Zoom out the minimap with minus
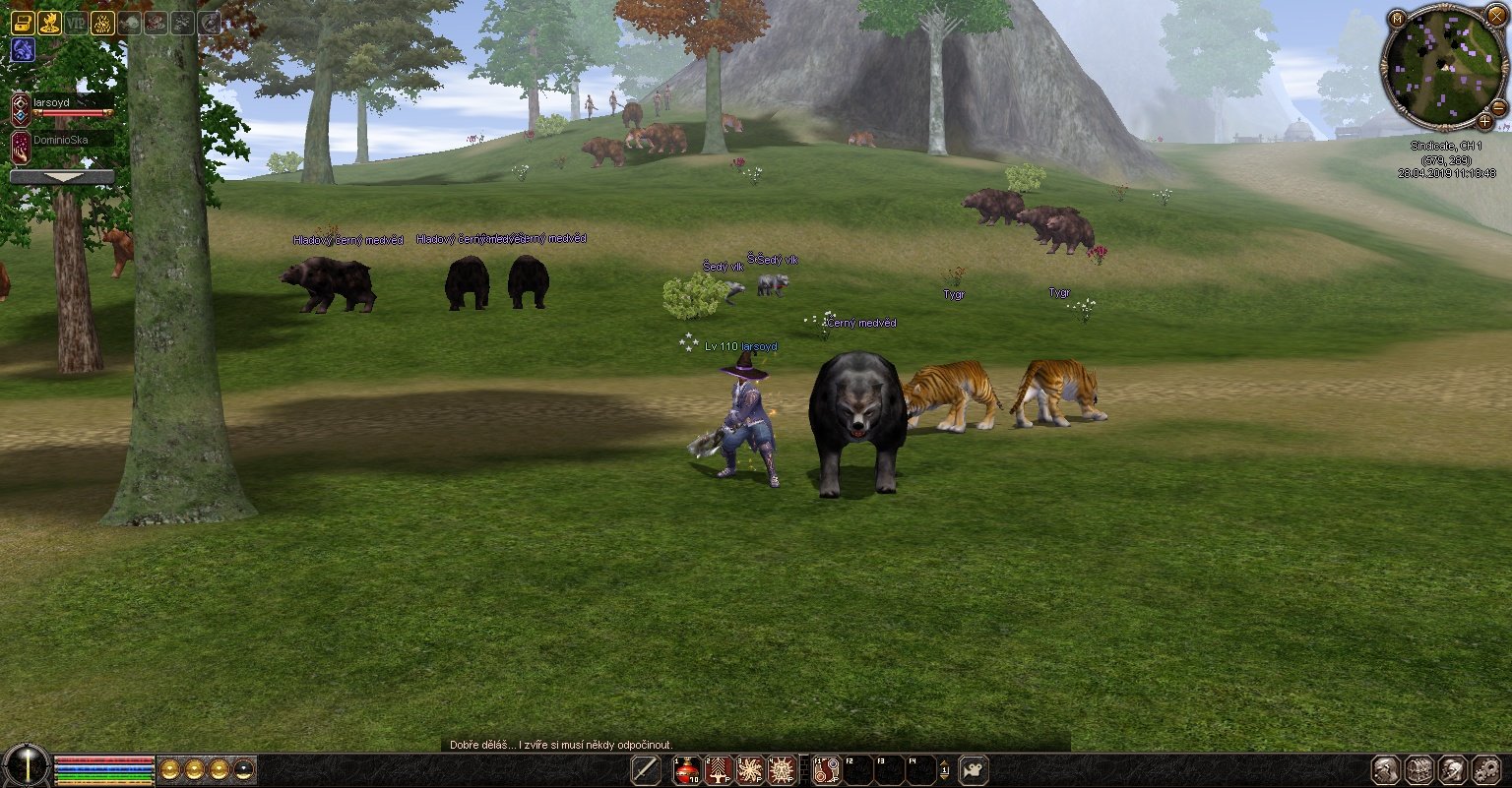 [1499, 107]
